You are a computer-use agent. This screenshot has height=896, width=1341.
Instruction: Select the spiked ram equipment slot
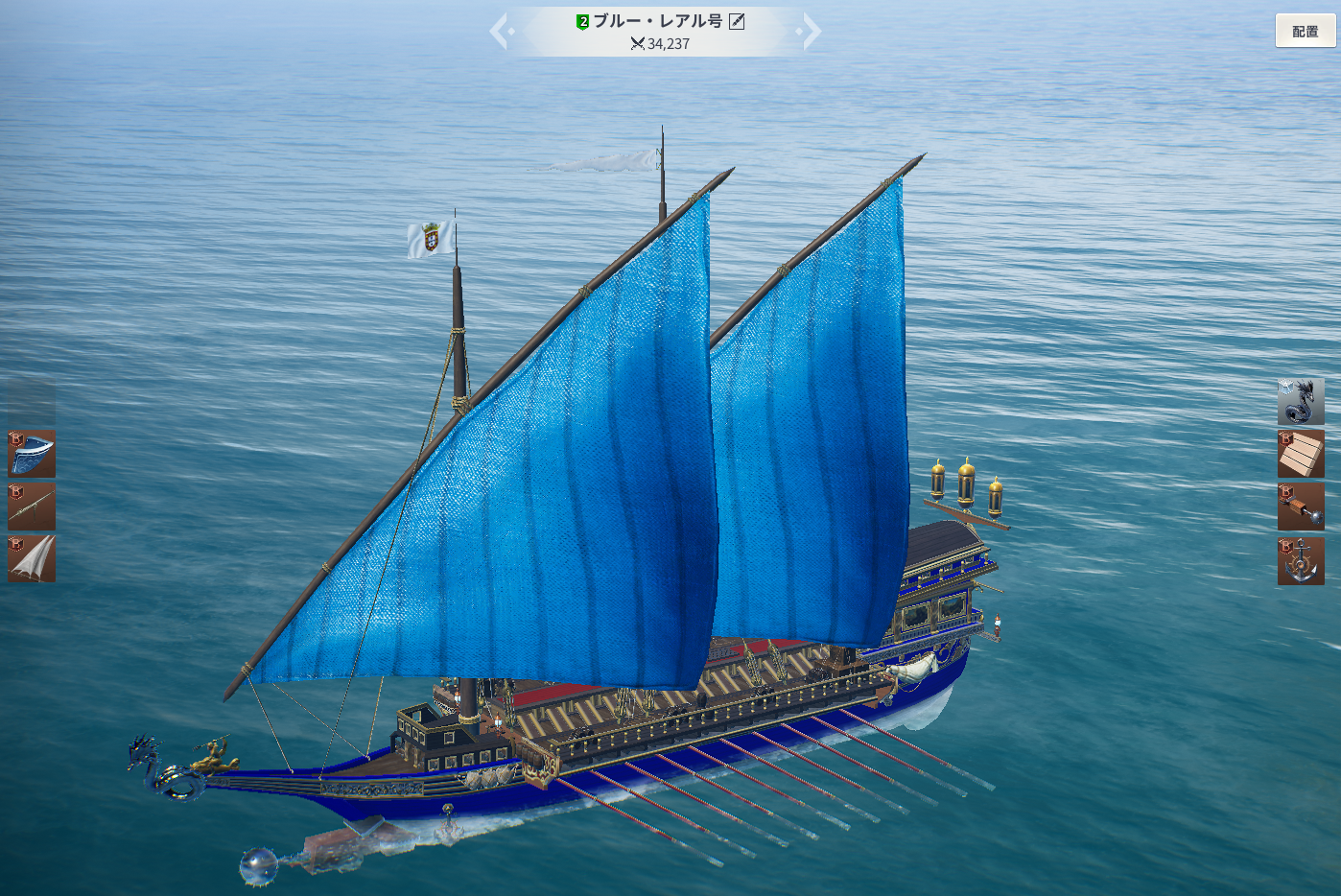point(1301,507)
